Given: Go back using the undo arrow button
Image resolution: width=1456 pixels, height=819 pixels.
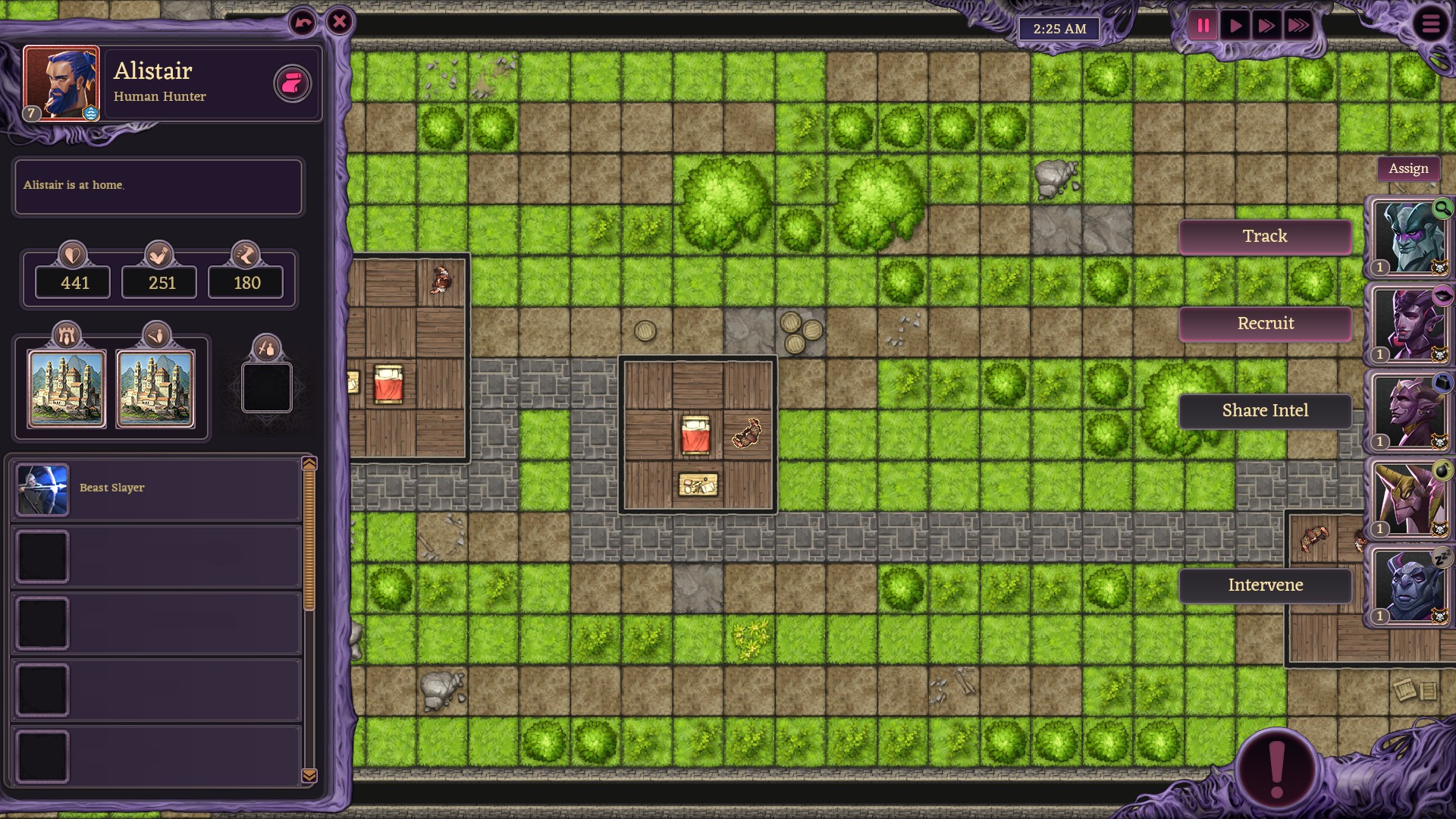Looking at the screenshot, I should coord(303,23).
